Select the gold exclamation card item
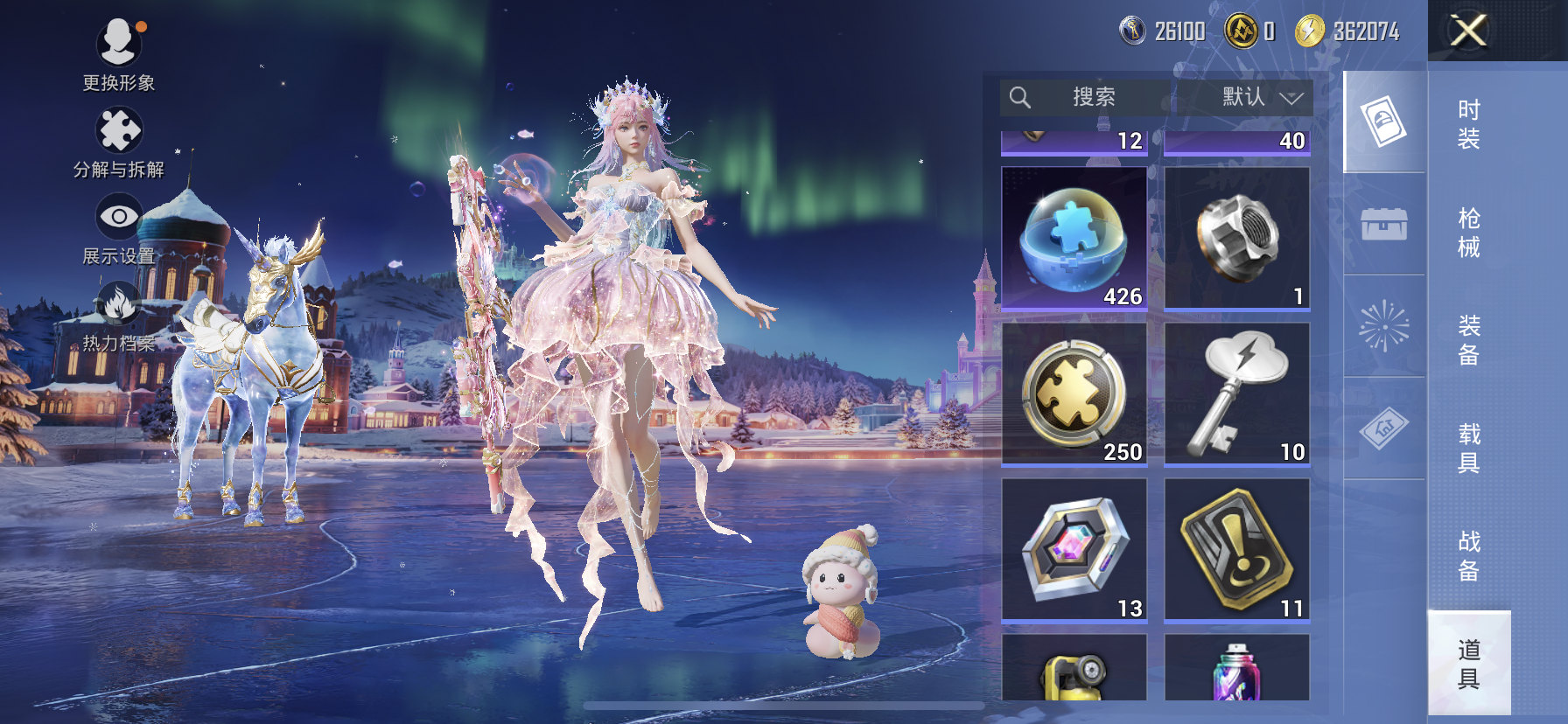Screen dimensions: 1568x724 (x=1236, y=550)
